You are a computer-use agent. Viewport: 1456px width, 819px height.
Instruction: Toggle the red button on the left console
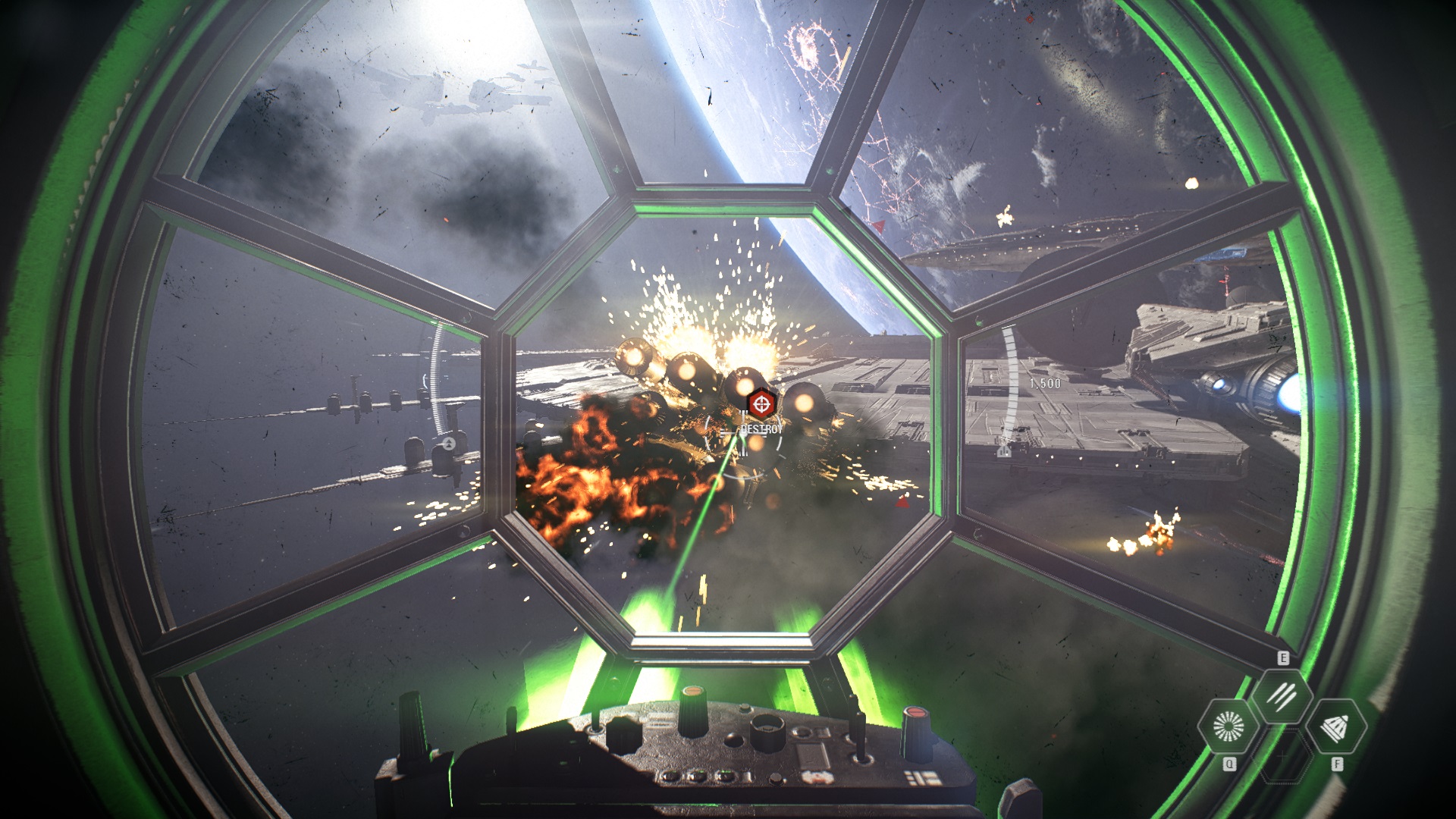coord(692,692)
